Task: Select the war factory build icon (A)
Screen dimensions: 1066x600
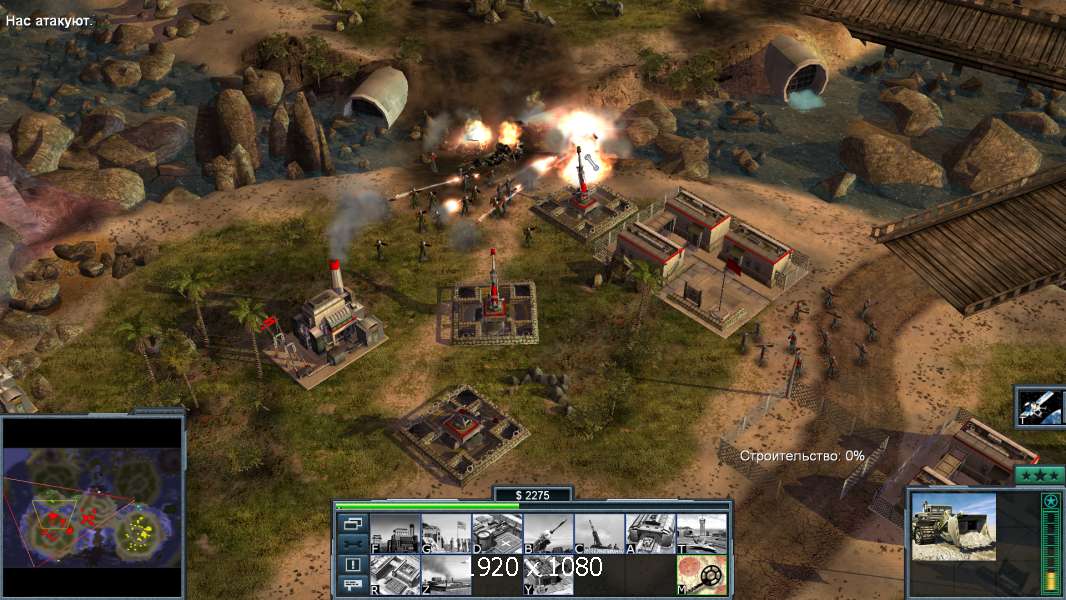Action: (650, 534)
